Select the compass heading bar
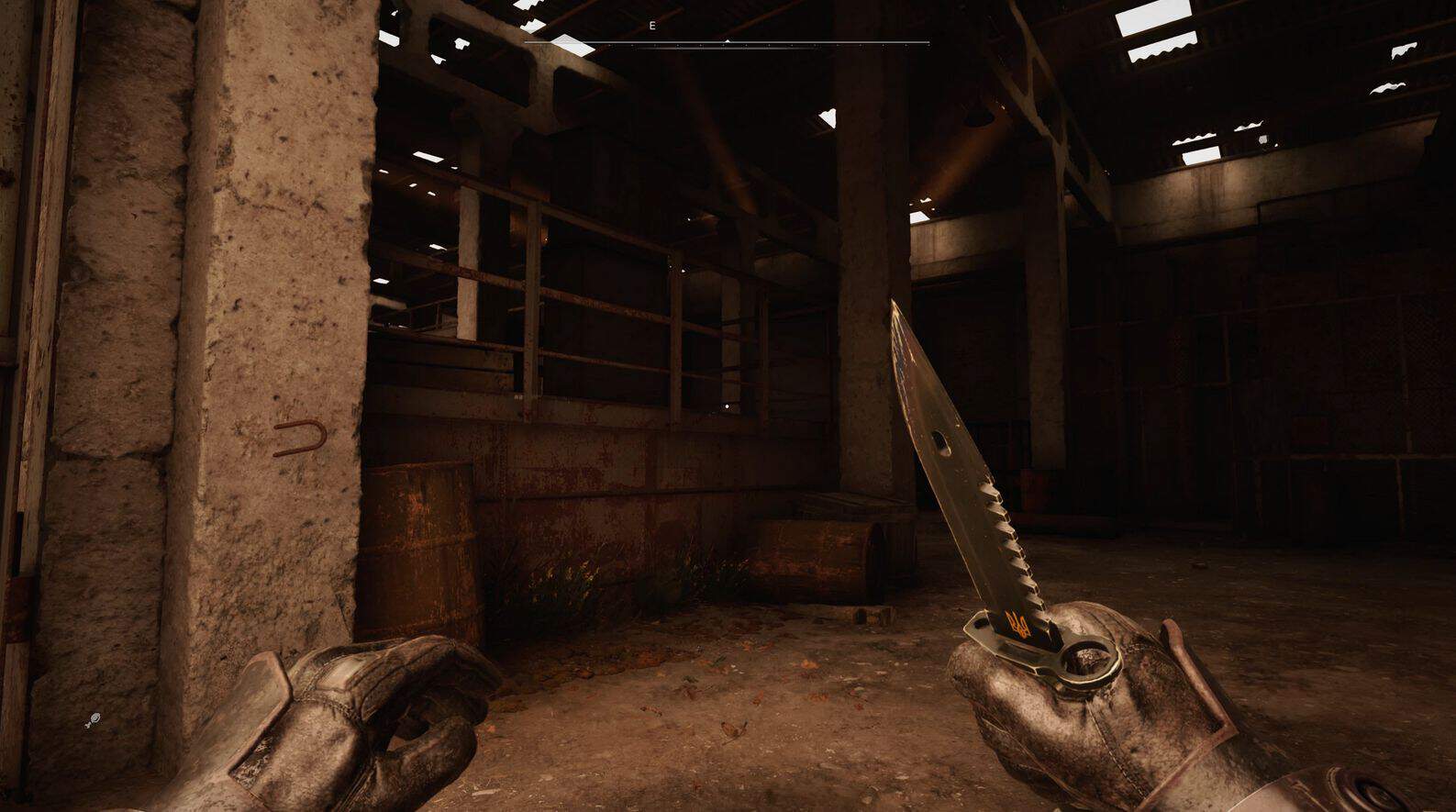 click(727, 42)
